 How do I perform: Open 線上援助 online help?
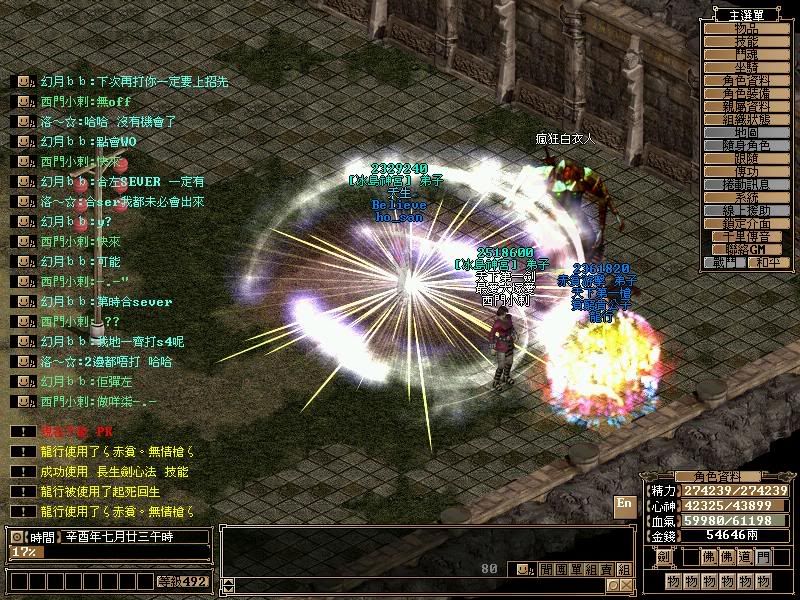tap(746, 210)
